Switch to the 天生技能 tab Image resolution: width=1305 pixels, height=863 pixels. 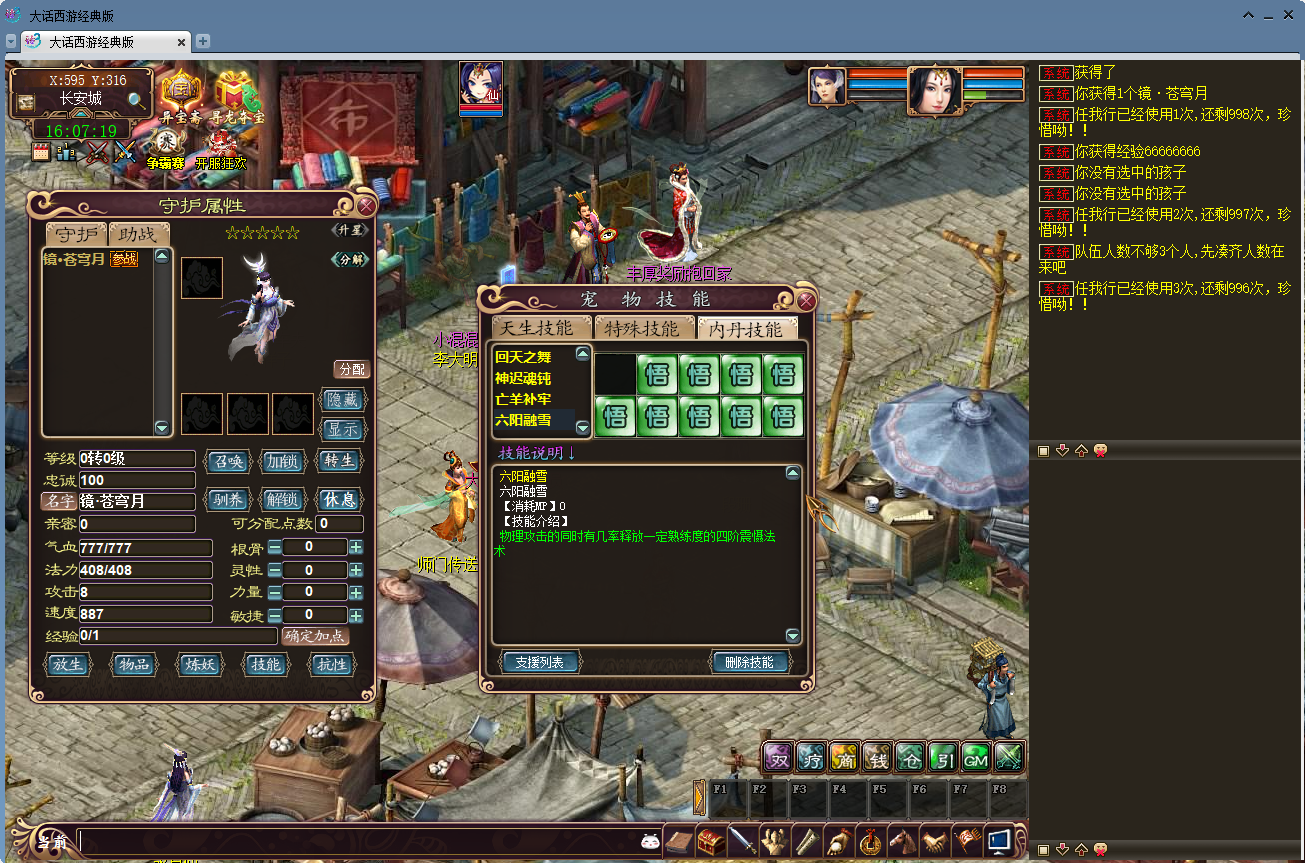point(537,328)
